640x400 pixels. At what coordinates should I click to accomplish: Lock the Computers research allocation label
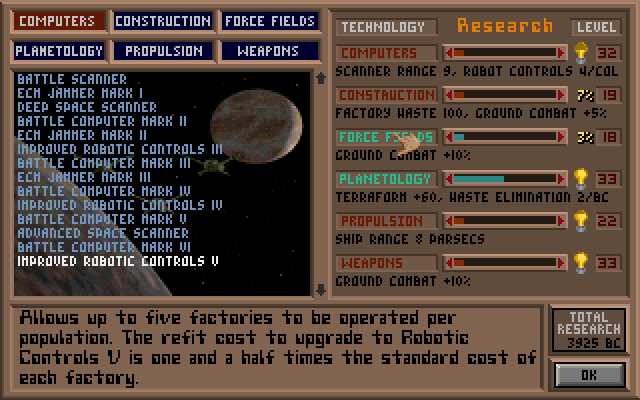[x=386, y=53]
